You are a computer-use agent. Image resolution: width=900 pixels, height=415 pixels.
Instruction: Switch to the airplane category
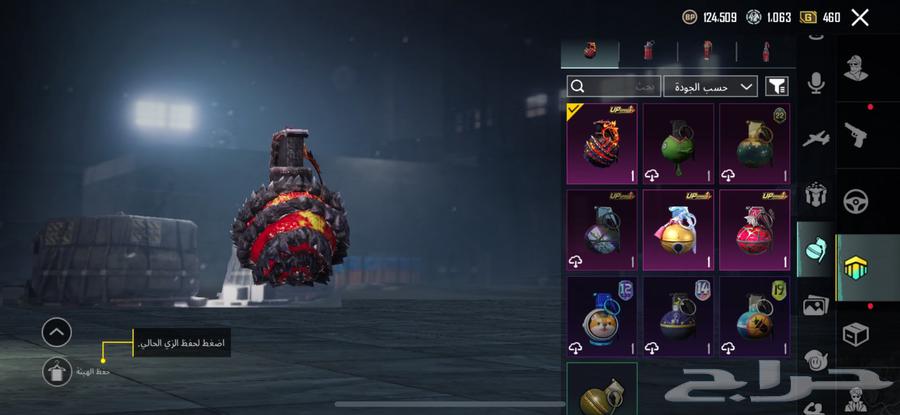816,138
